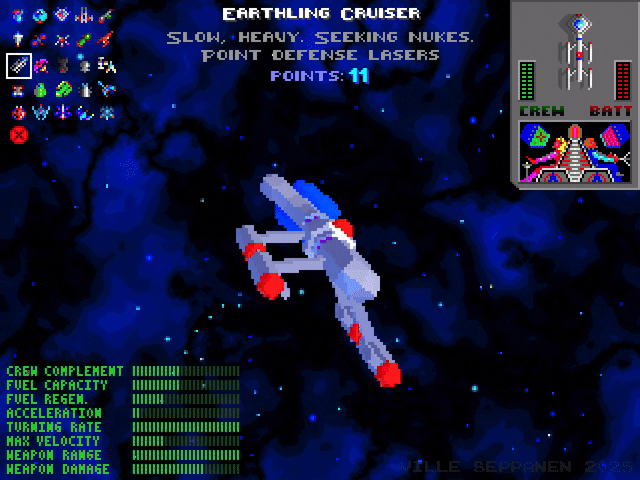Select the dark grey ship icon
The width and height of the screenshot is (640, 480).
(63, 65)
